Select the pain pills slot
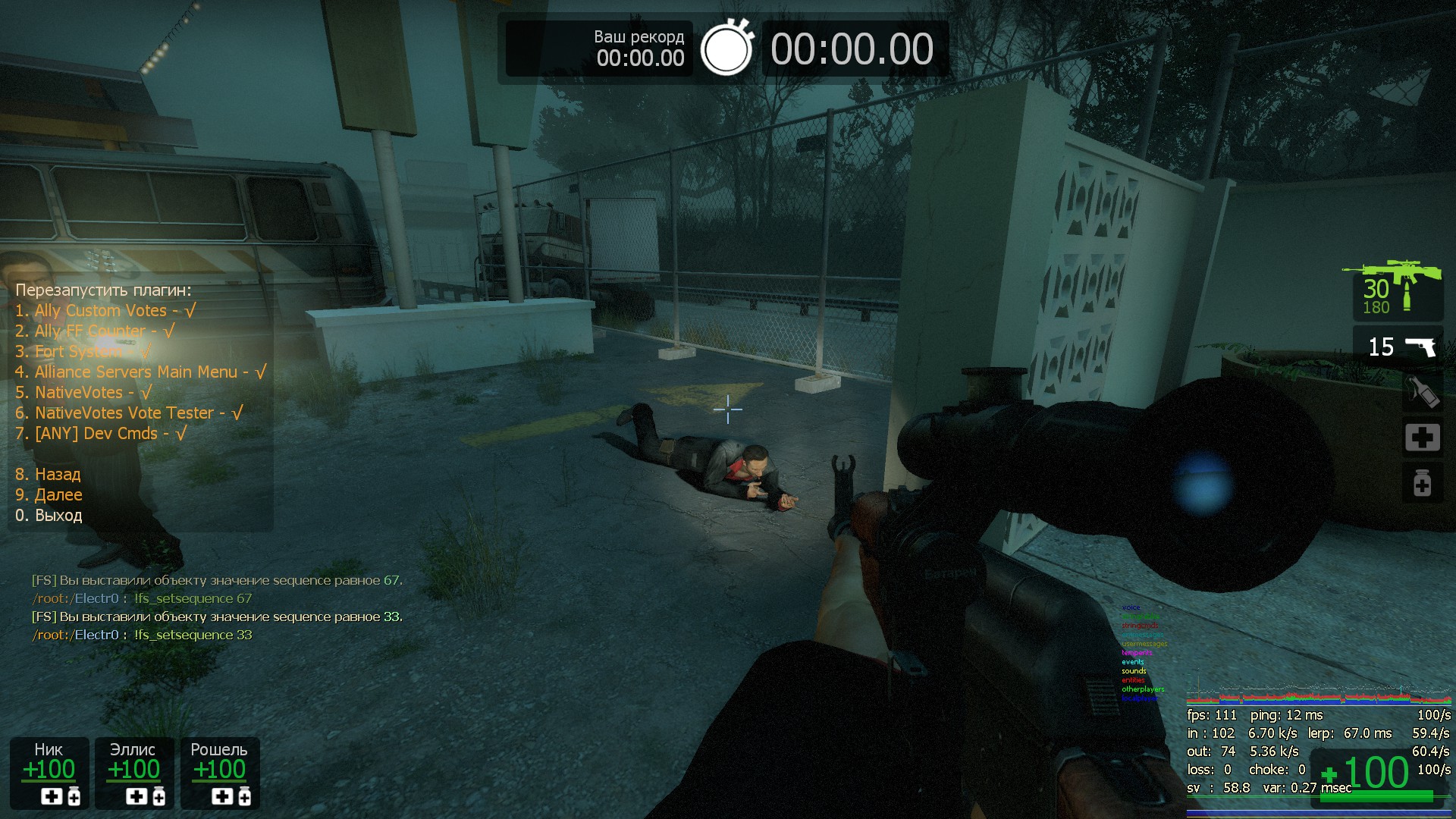This screenshot has height=819, width=1456. click(x=1421, y=483)
